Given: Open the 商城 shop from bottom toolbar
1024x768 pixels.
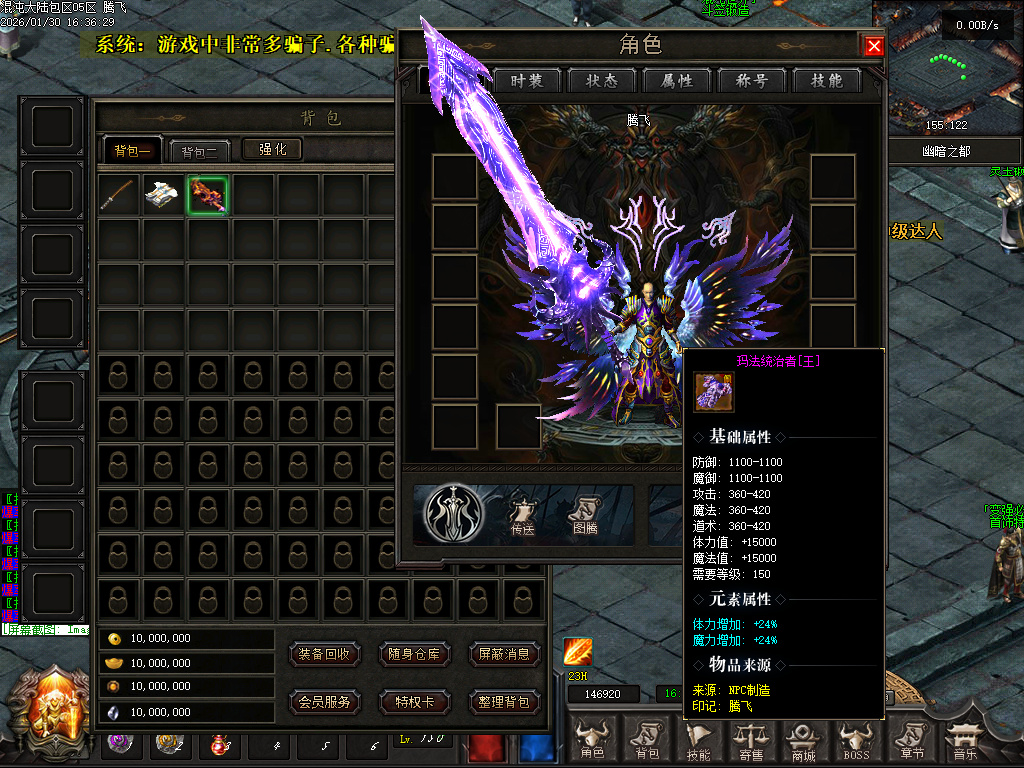Looking at the screenshot, I should point(803,741).
